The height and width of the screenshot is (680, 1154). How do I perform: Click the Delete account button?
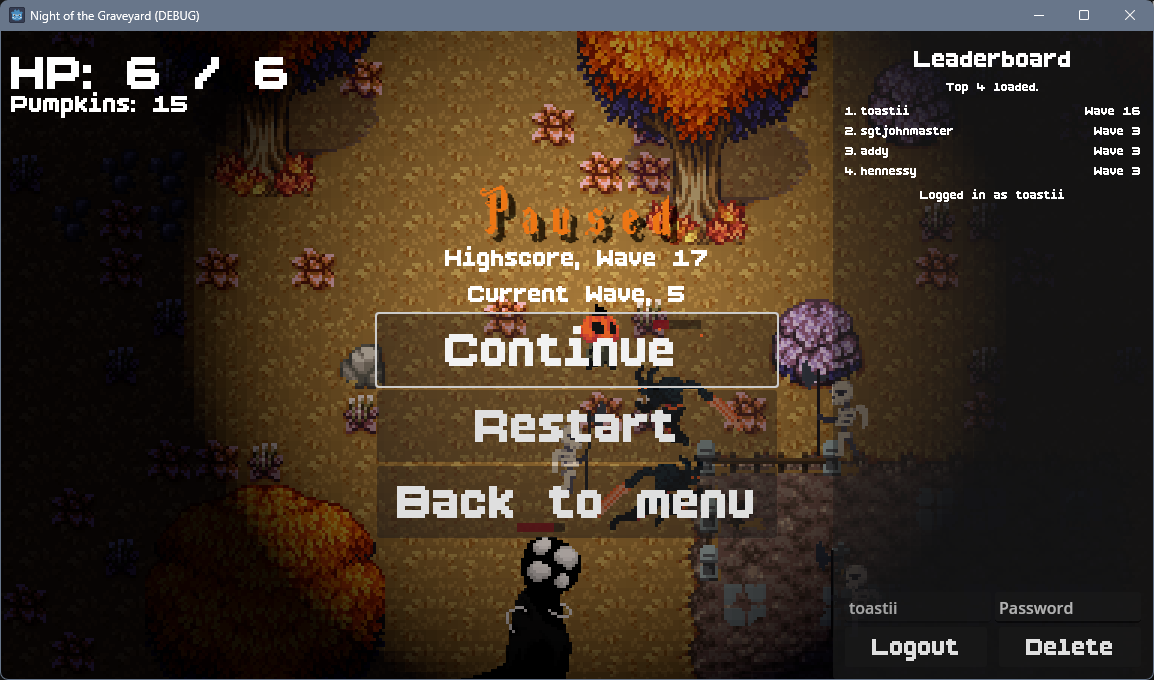[1069, 647]
